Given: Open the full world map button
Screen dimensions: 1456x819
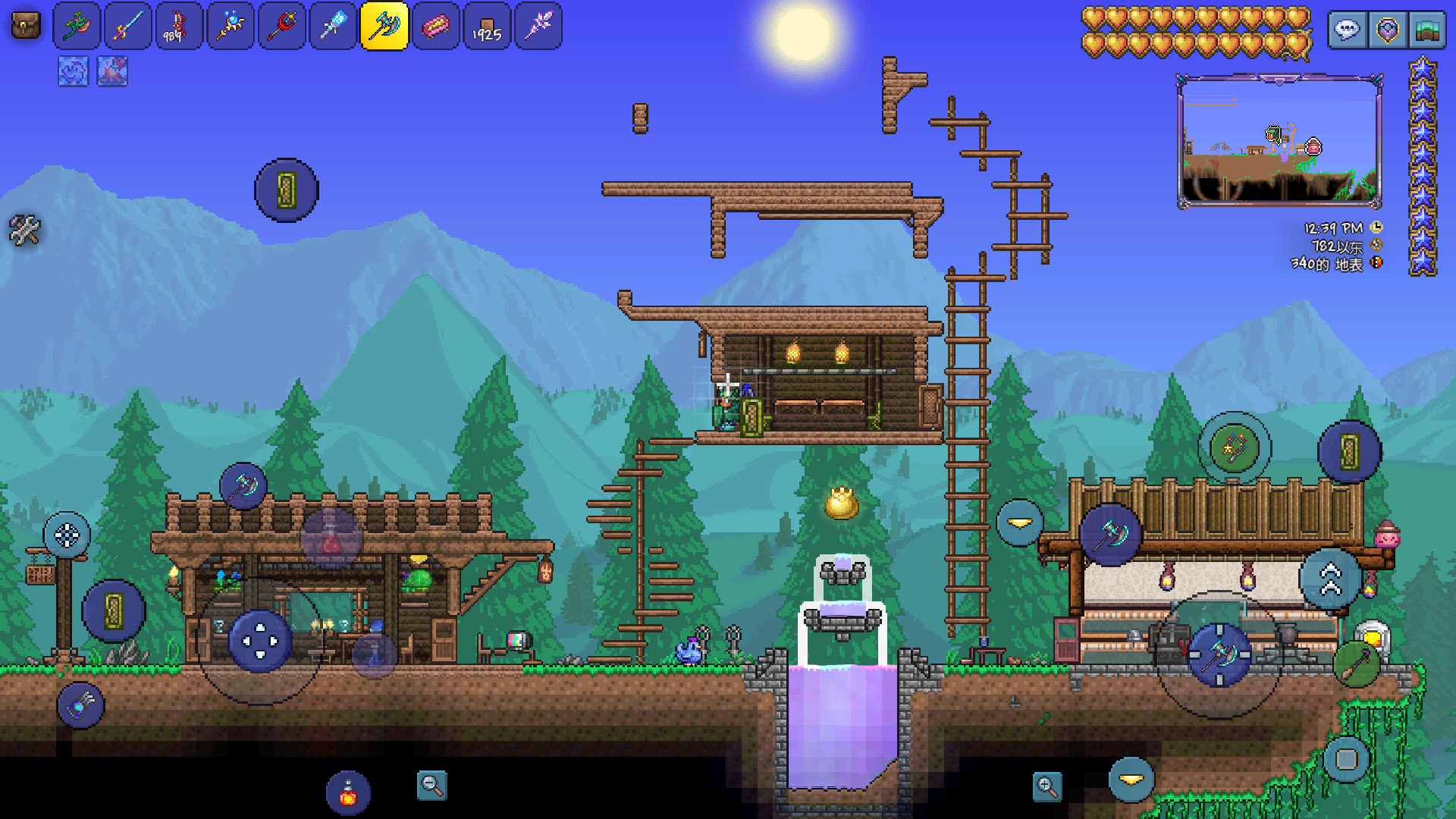Looking at the screenshot, I should [x=1426, y=30].
